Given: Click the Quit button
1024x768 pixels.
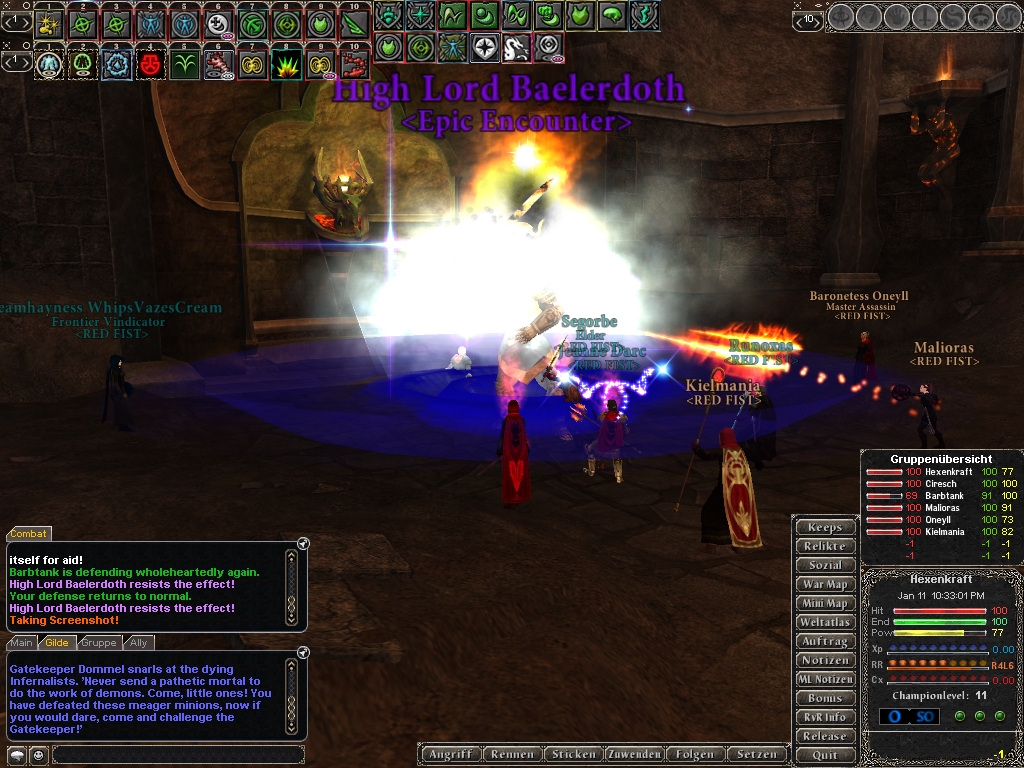Looking at the screenshot, I should click(x=825, y=755).
